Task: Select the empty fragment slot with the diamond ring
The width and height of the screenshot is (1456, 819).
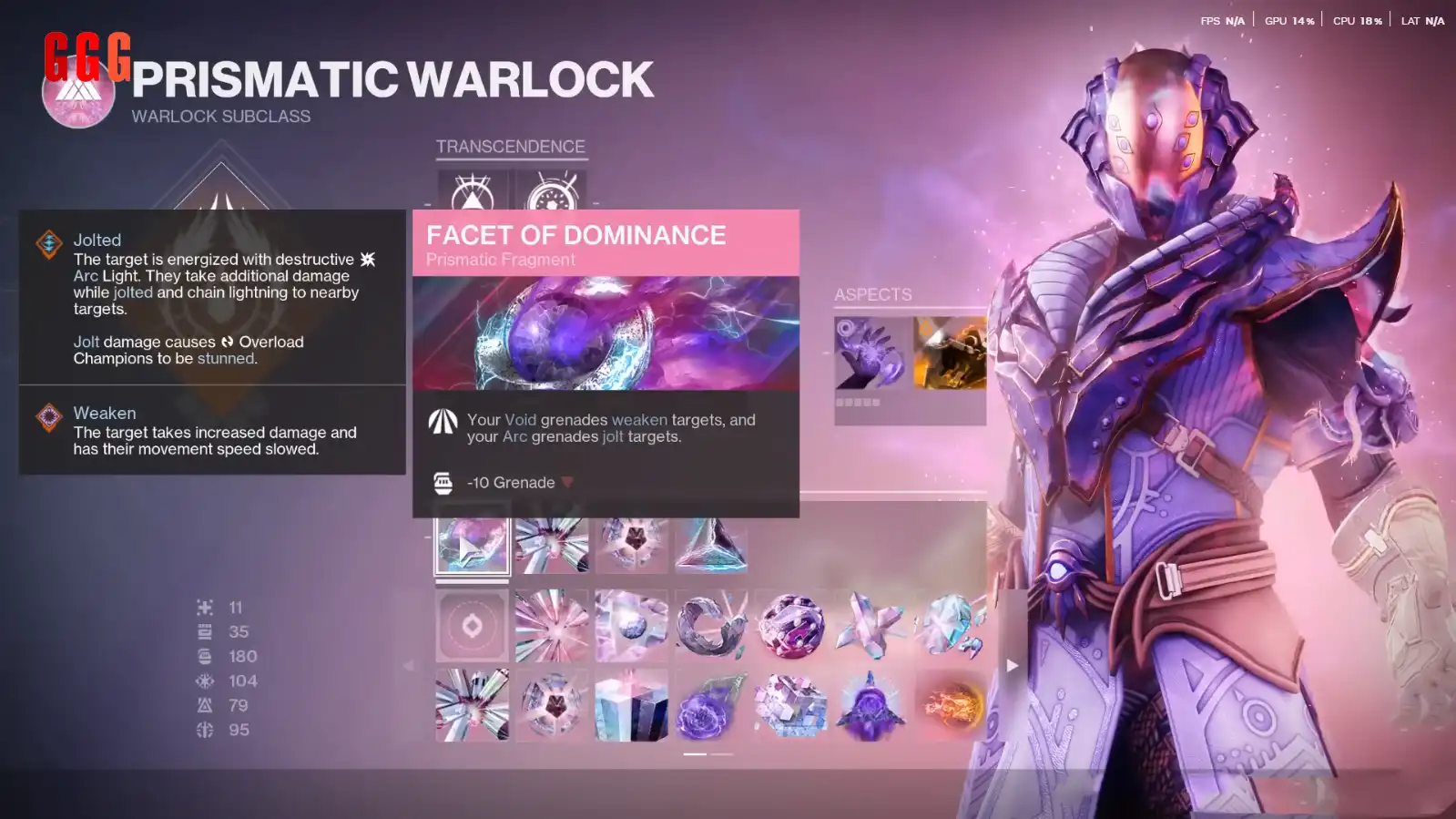Action: click(x=472, y=626)
